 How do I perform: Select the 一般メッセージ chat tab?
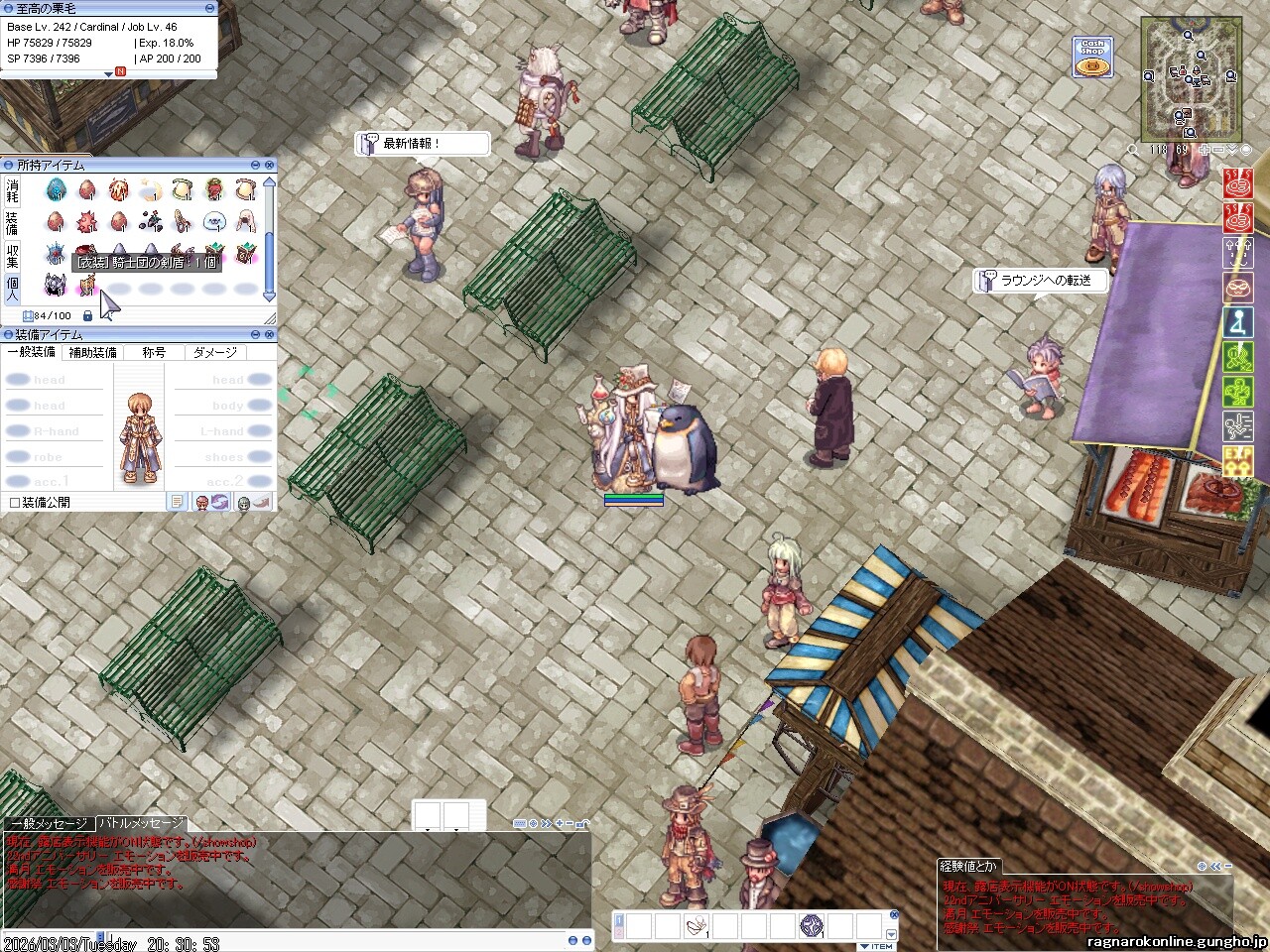click(x=49, y=823)
